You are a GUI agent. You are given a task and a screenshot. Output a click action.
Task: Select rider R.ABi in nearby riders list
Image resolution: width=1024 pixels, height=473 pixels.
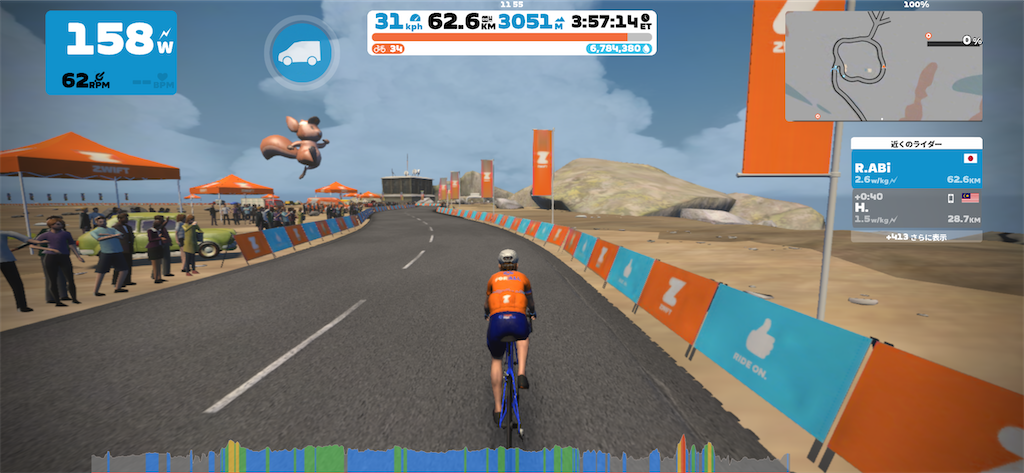pos(916,169)
